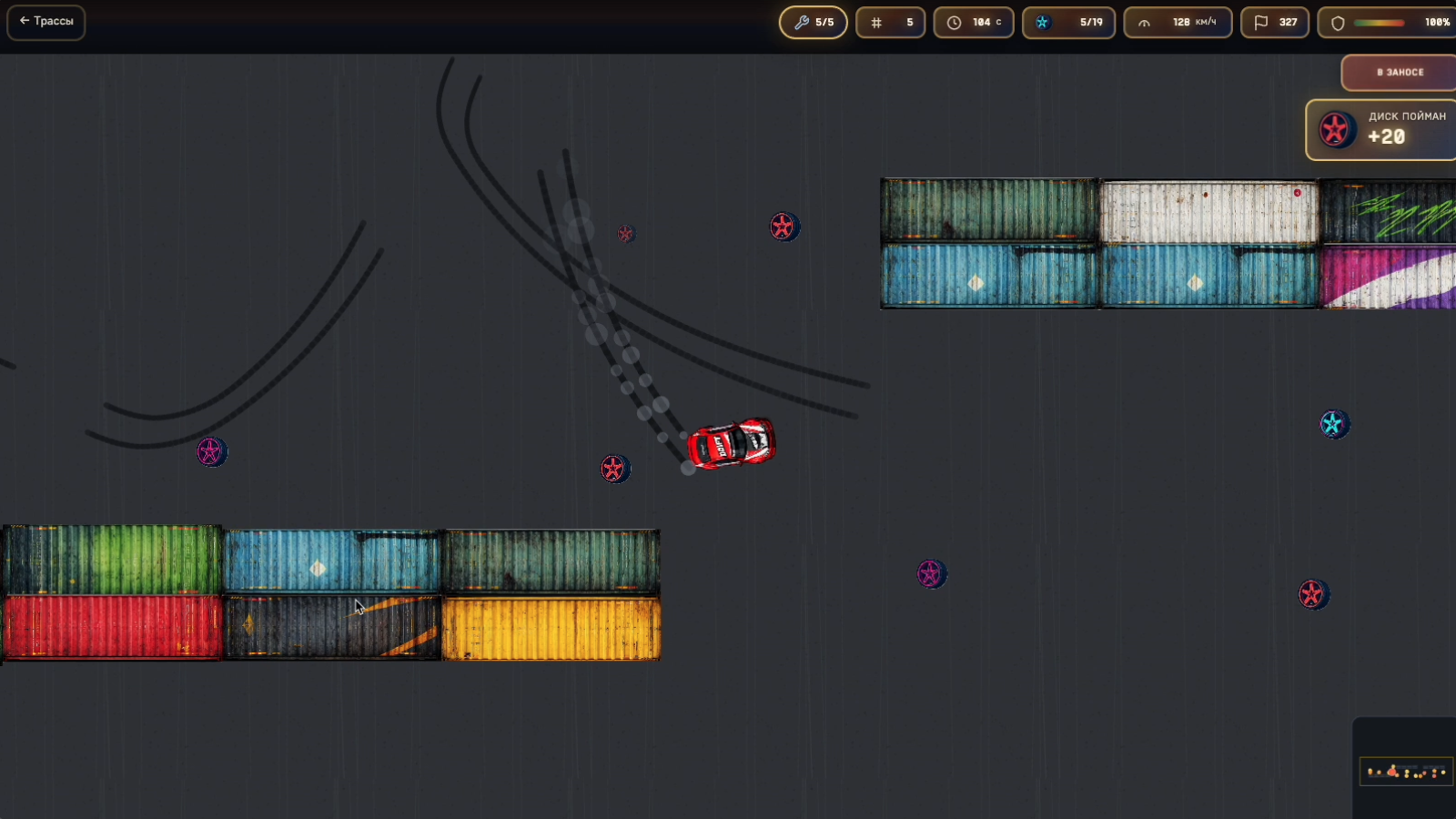The width and height of the screenshot is (1456, 819).
Task: Expand the minimap panel in the bottom-right corner
Action: [x=1406, y=772]
